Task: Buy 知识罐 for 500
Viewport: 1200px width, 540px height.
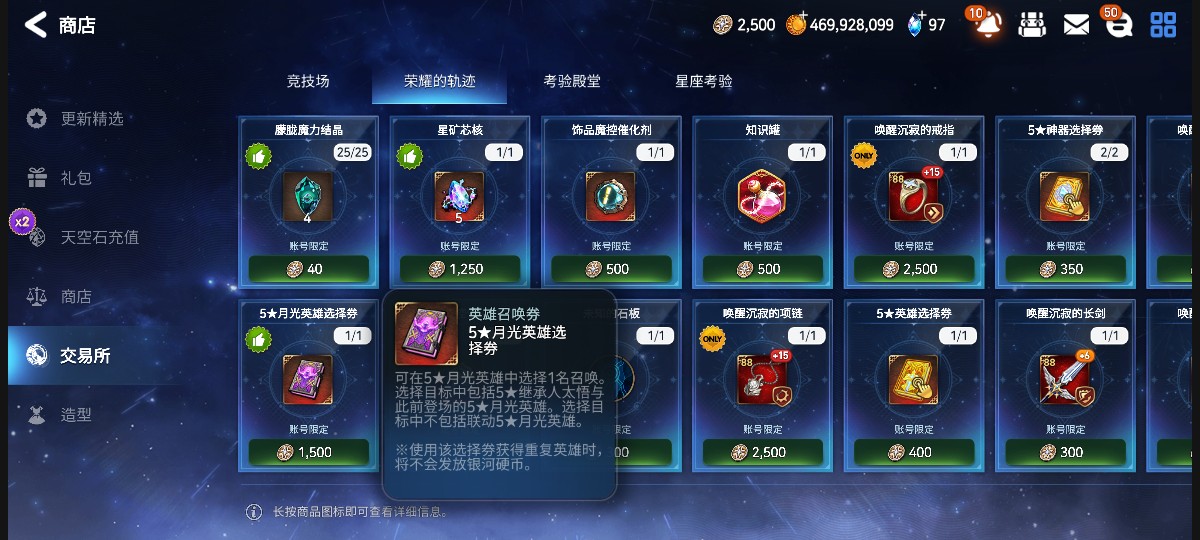Action: 763,269
